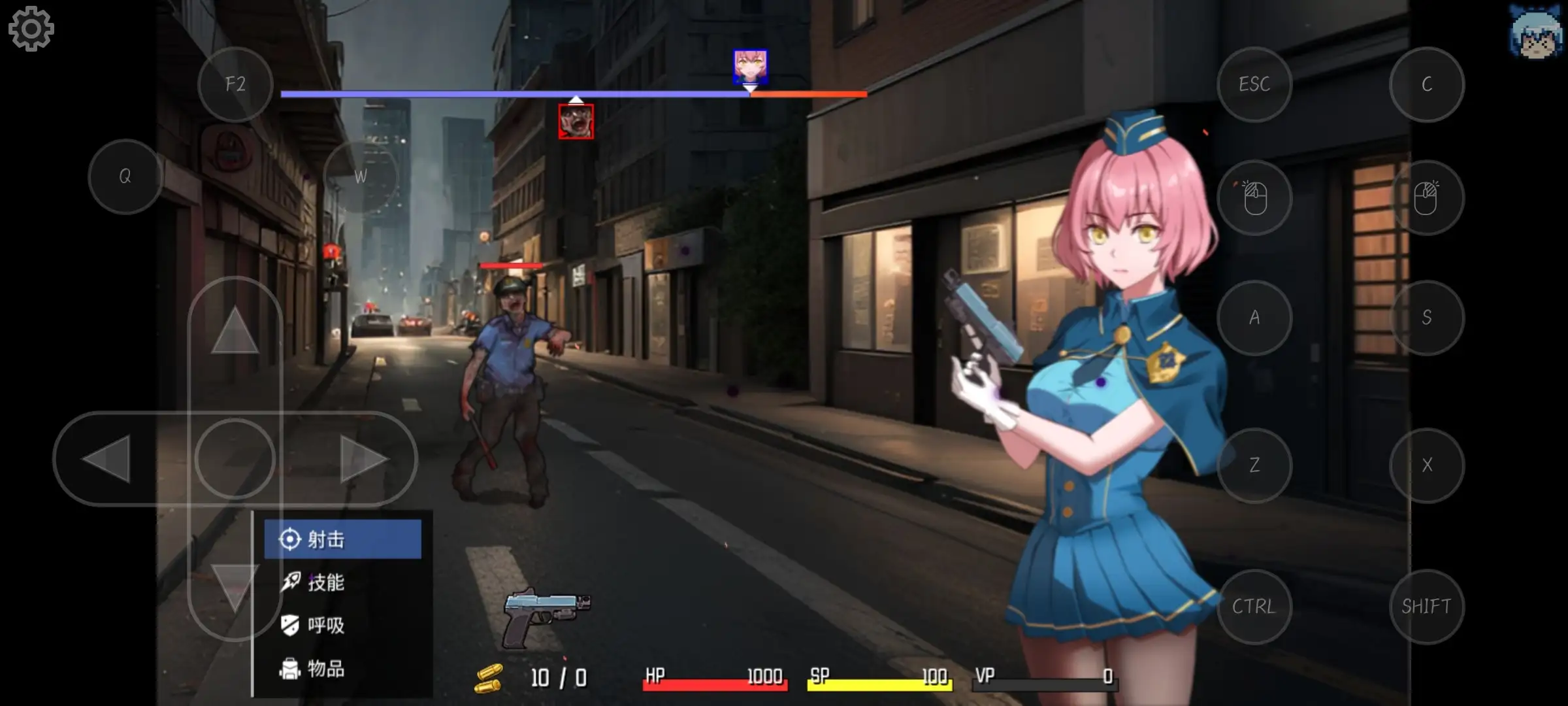Tap the avatar icon in top-right corner
The image size is (1568, 706).
(x=1537, y=31)
